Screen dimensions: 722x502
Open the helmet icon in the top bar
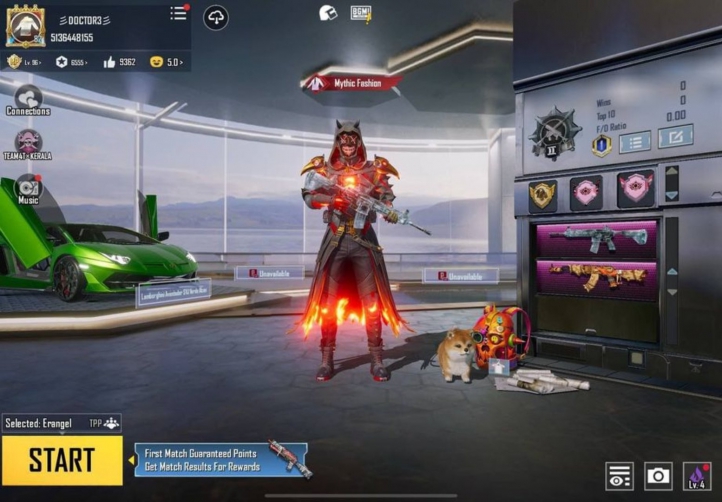pyautogui.click(x=328, y=13)
